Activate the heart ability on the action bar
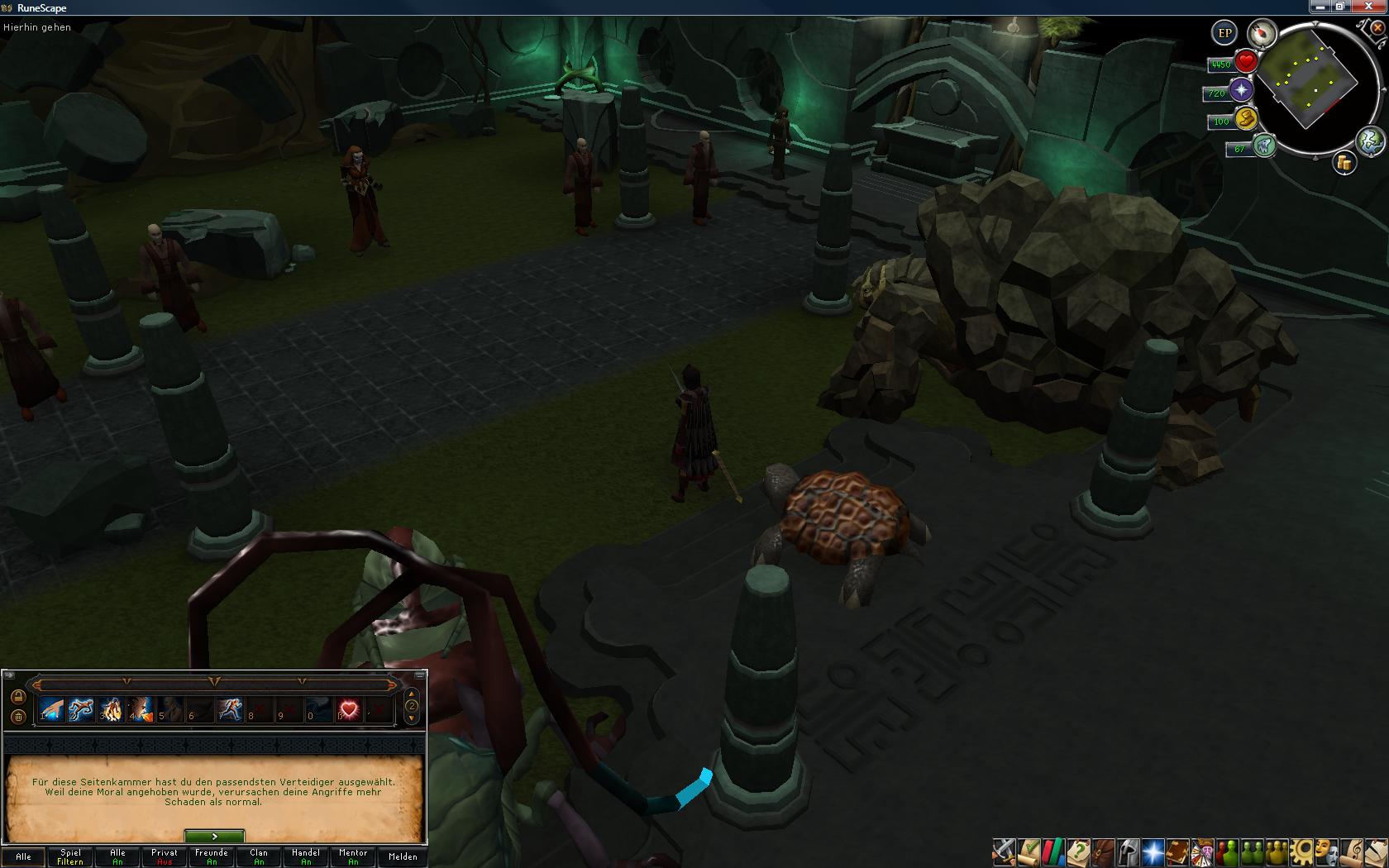The image size is (1389, 868). pyautogui.click(x=349, y=709)
